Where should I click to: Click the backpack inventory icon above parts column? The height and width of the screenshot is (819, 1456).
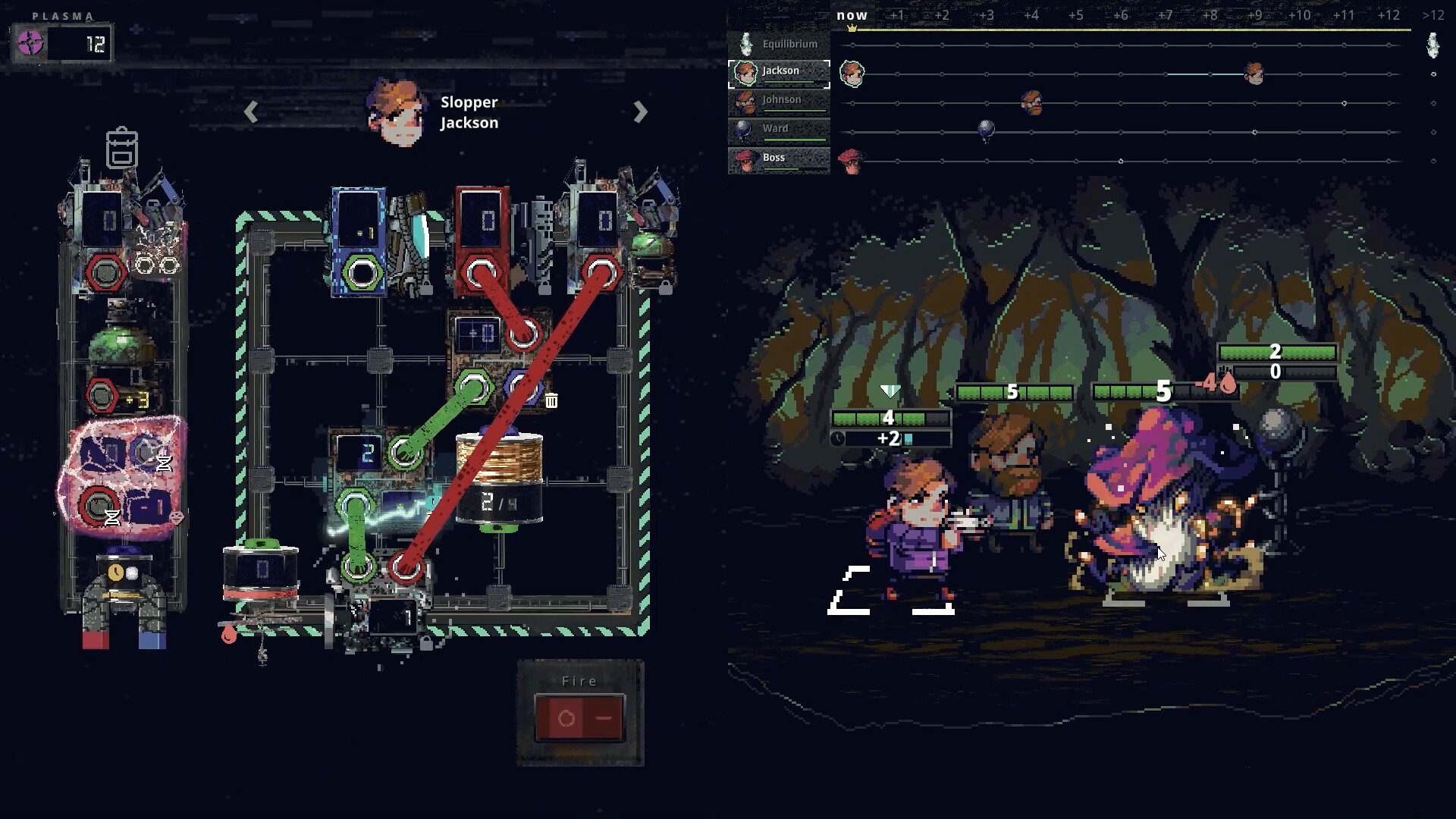pos(124,149)
